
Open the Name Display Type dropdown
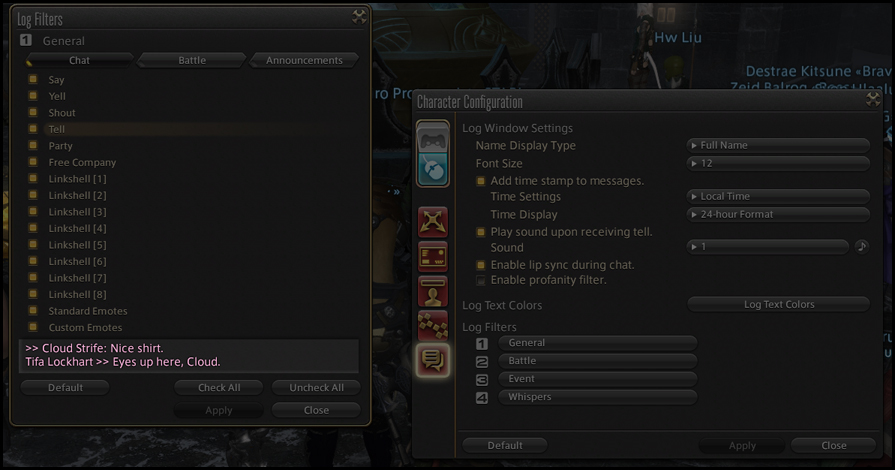pyautogui.click(x=778, y=145)
